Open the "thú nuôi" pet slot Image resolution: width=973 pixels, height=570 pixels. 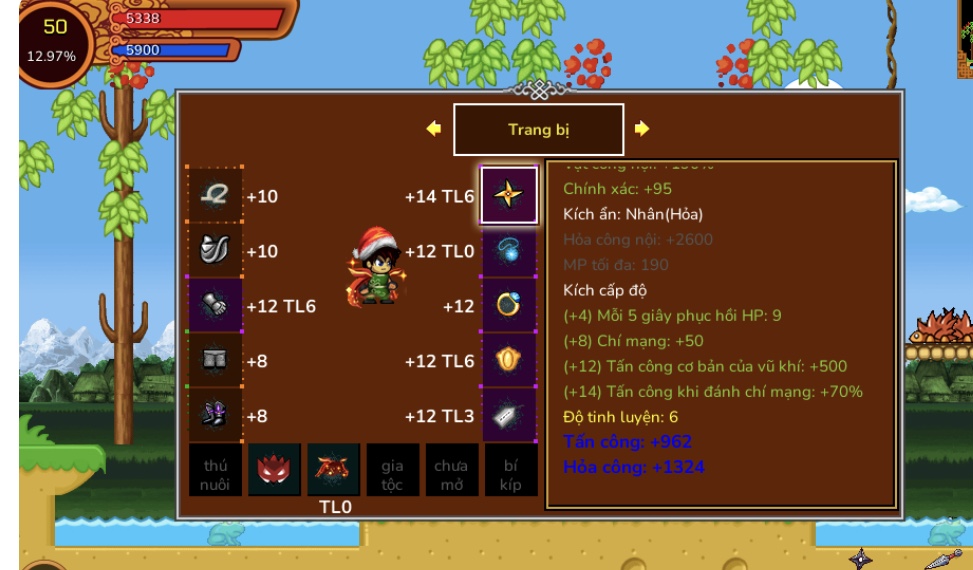(216, 471)
